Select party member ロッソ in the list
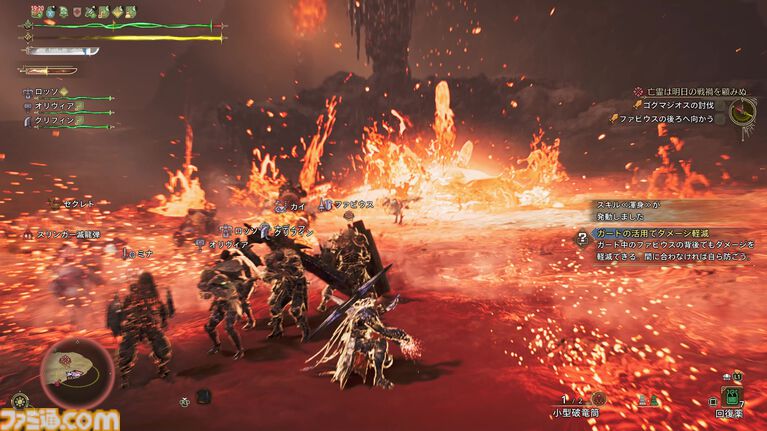 click(48, 92)
